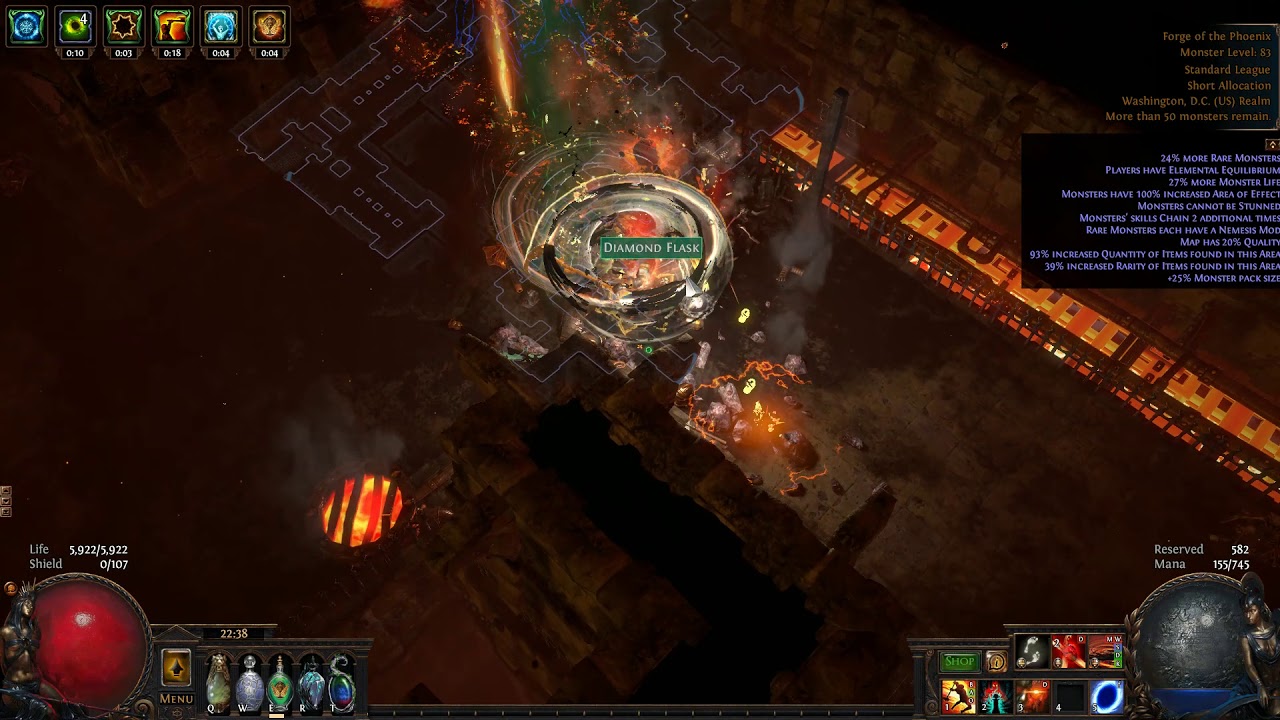This screenshot has height=720, width=1280.
Task: Use the lion-topped flask in slot Q
Action: pos(217,682)
